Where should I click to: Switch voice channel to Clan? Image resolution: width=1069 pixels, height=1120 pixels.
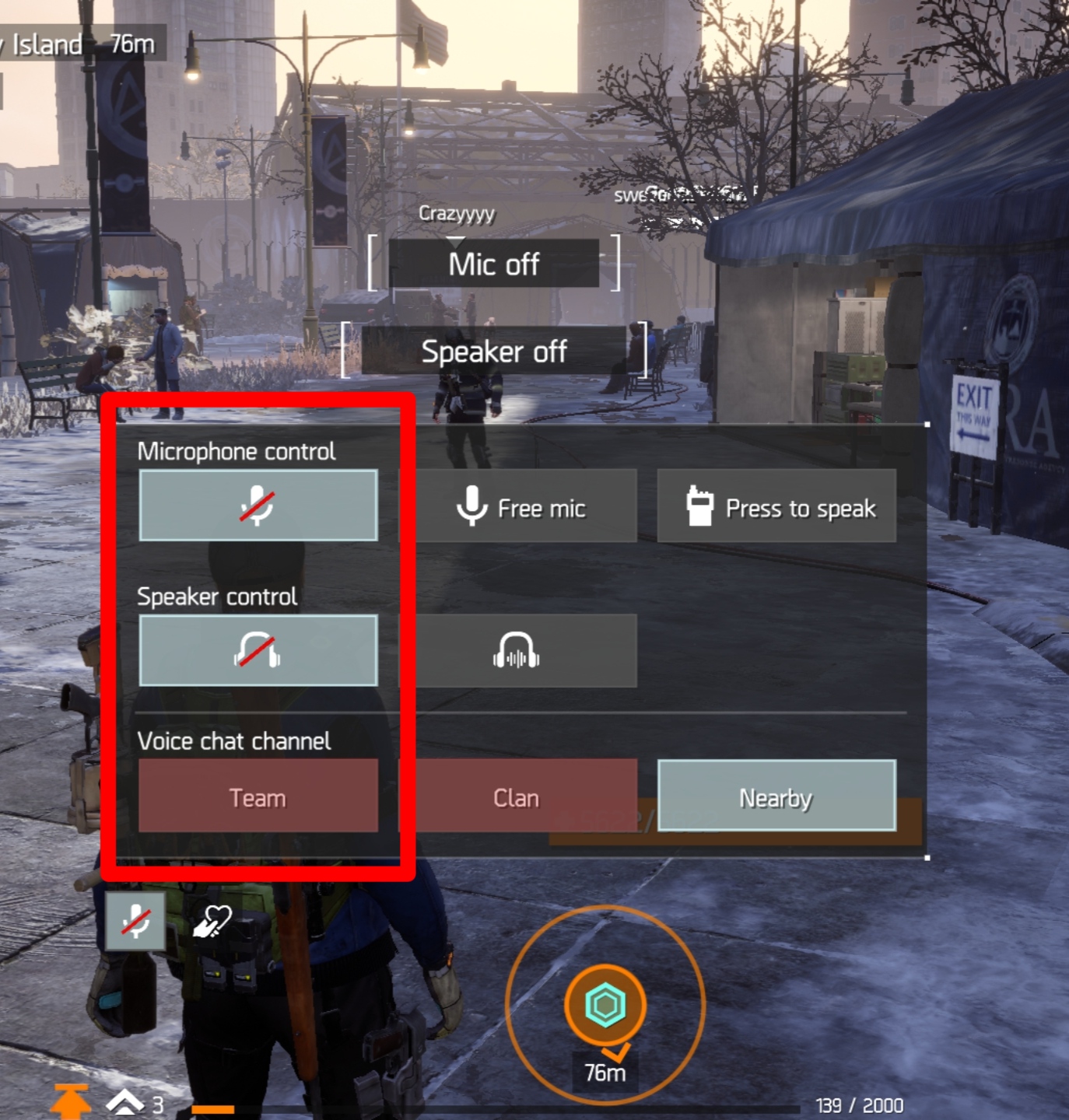pyautogui.click(x=518, y=796)
